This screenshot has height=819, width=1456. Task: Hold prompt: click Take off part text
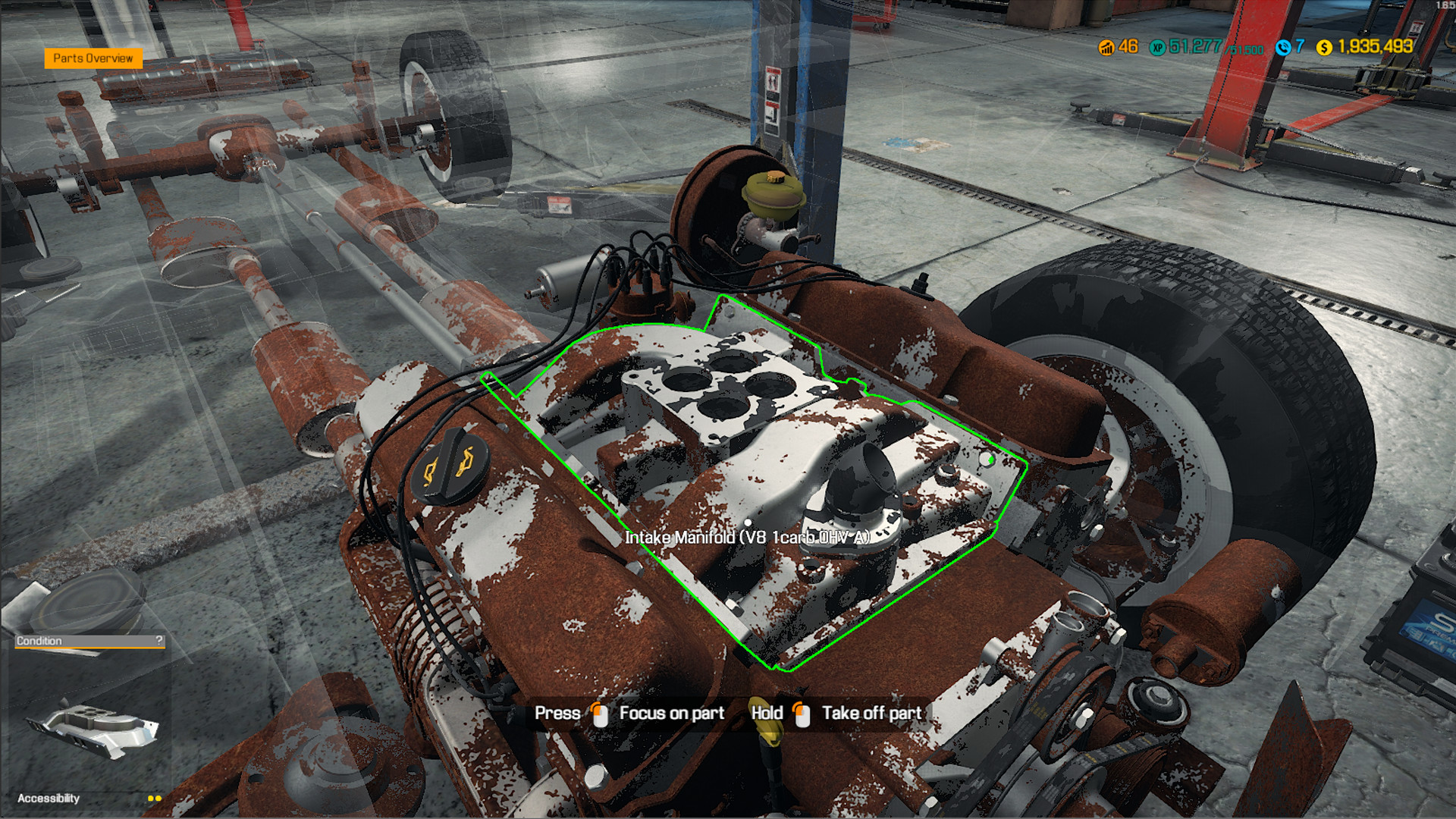tap(871, 713)
